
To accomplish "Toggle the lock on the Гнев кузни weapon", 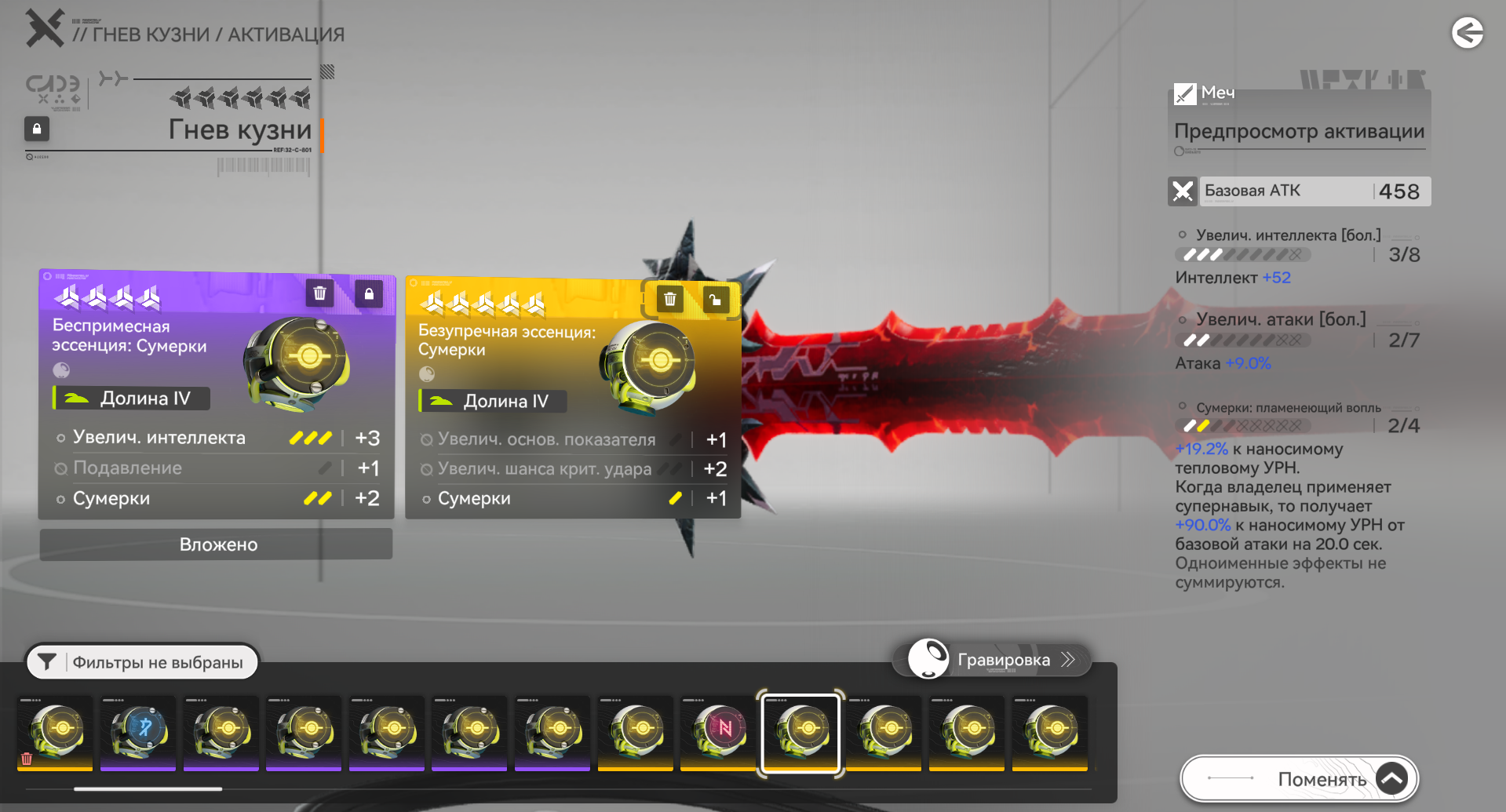I will [x=37, y=129].
